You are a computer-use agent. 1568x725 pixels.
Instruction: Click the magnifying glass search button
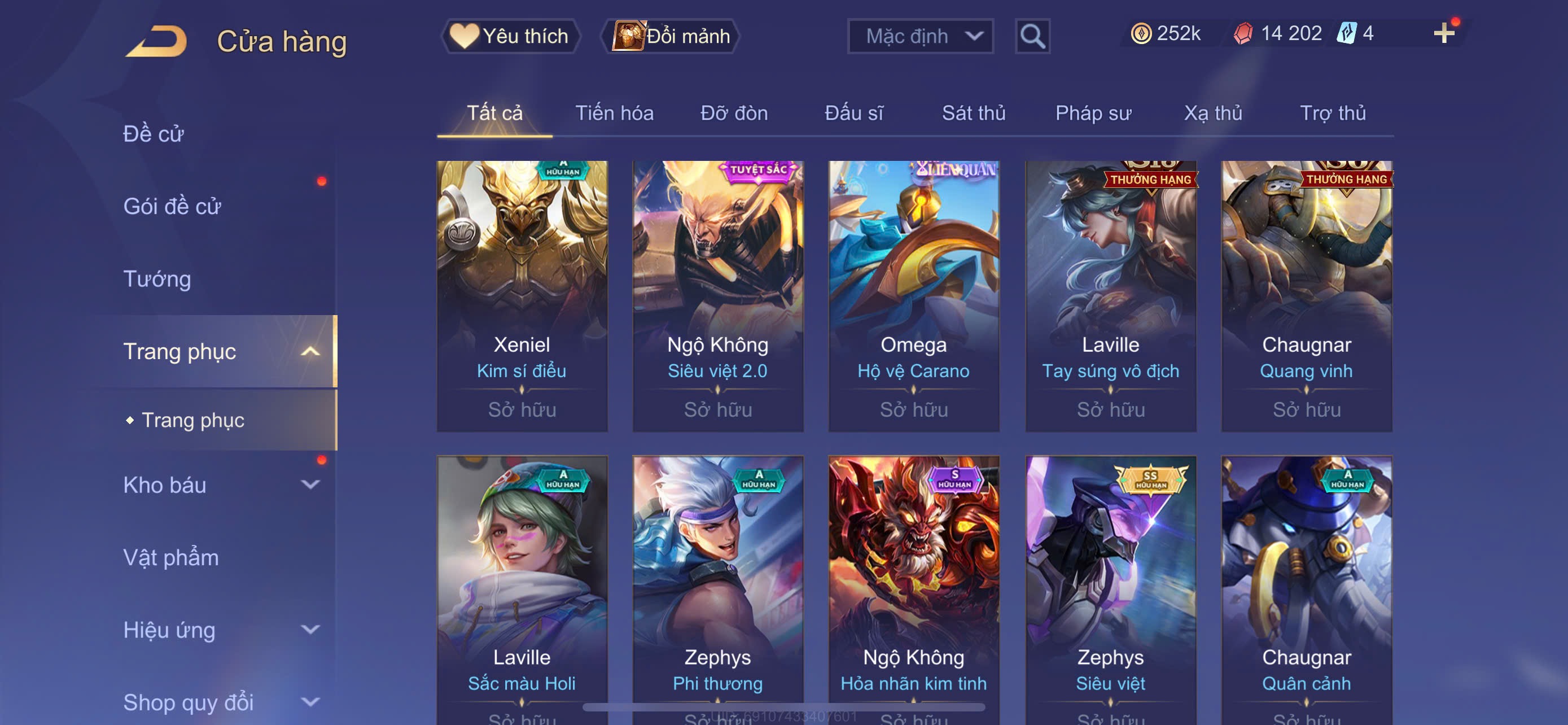click(1032, 37)
